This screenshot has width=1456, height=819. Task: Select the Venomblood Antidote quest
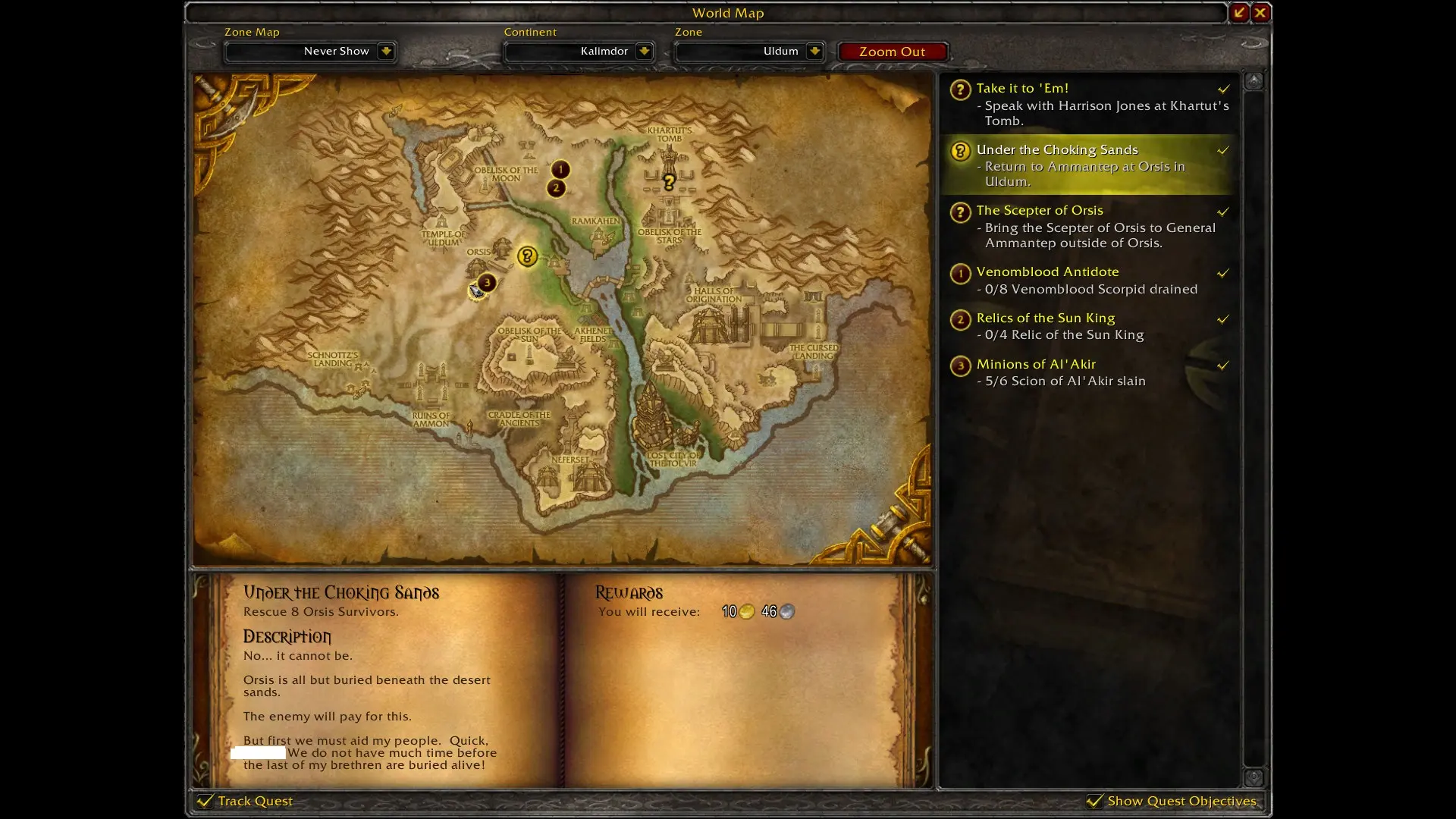click(1046, 272)
